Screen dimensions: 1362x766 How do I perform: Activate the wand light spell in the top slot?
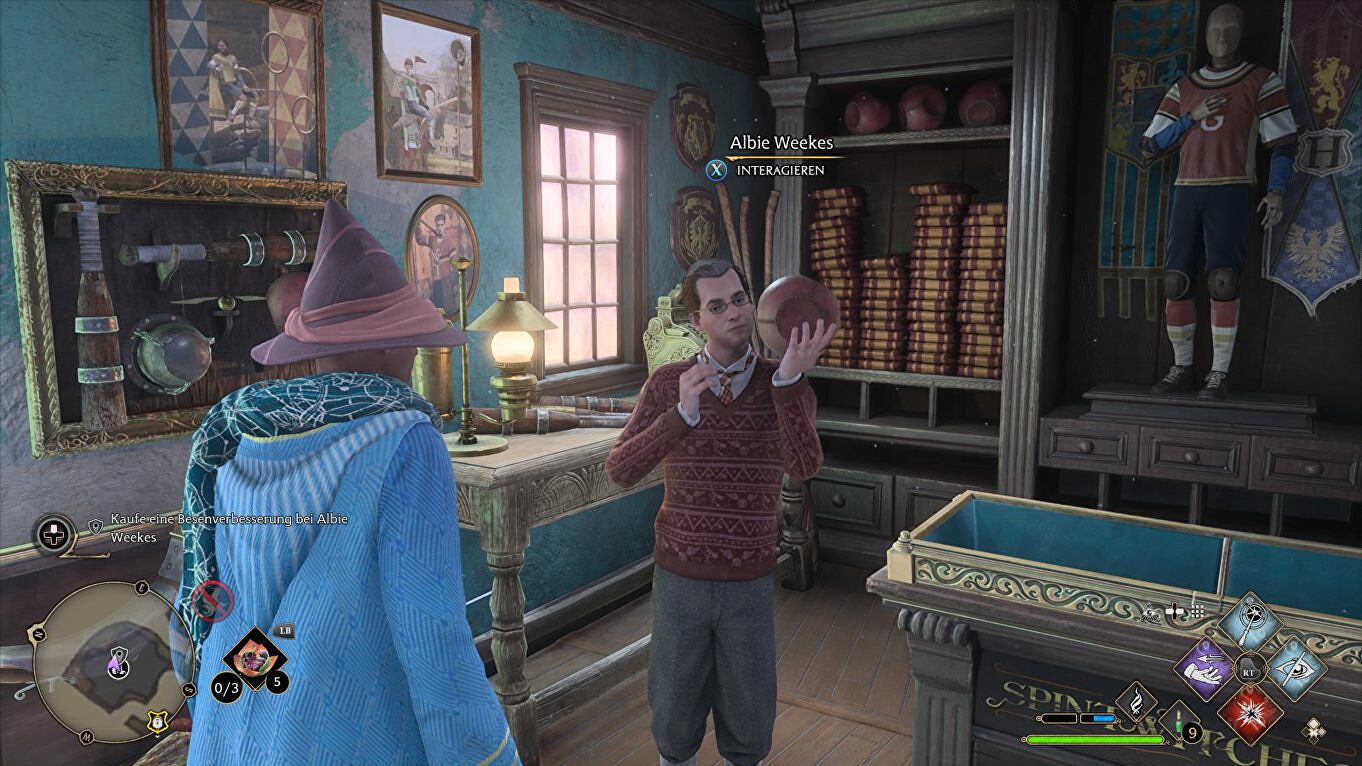click(x=1250, y=622)
